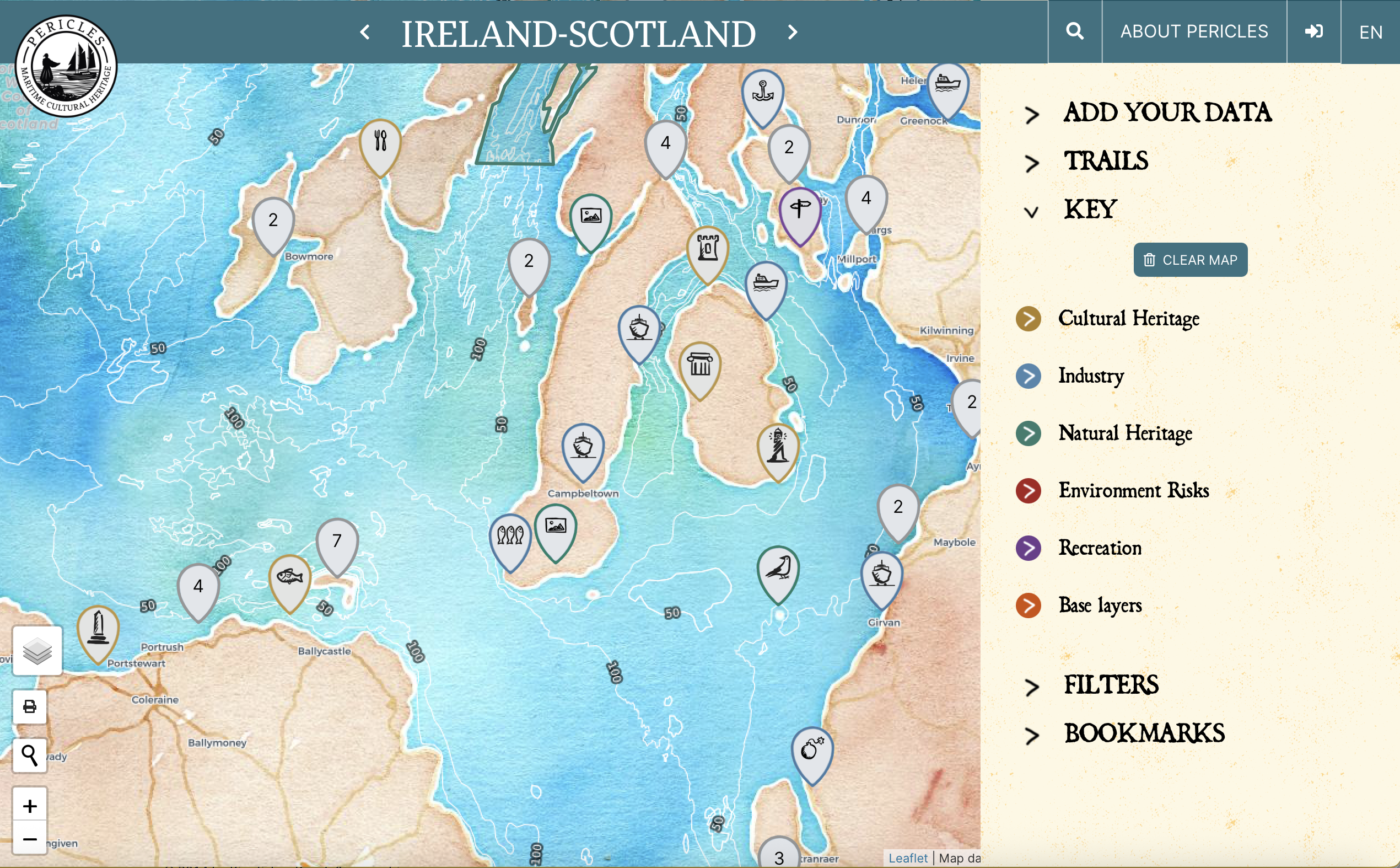
Task: Select the anchor marker near Dunoon
Action: coord(763,92)
